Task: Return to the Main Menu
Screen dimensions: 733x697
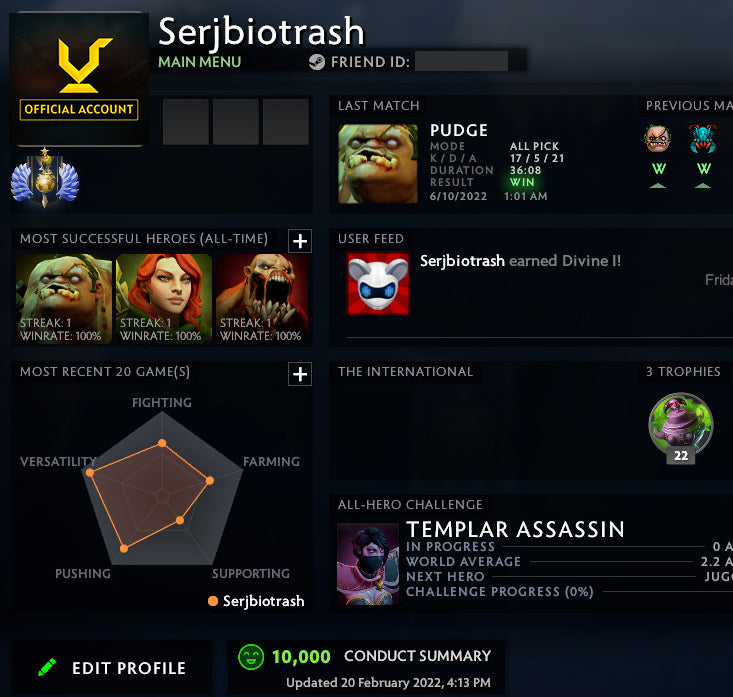Action: (x=200, y=62)
